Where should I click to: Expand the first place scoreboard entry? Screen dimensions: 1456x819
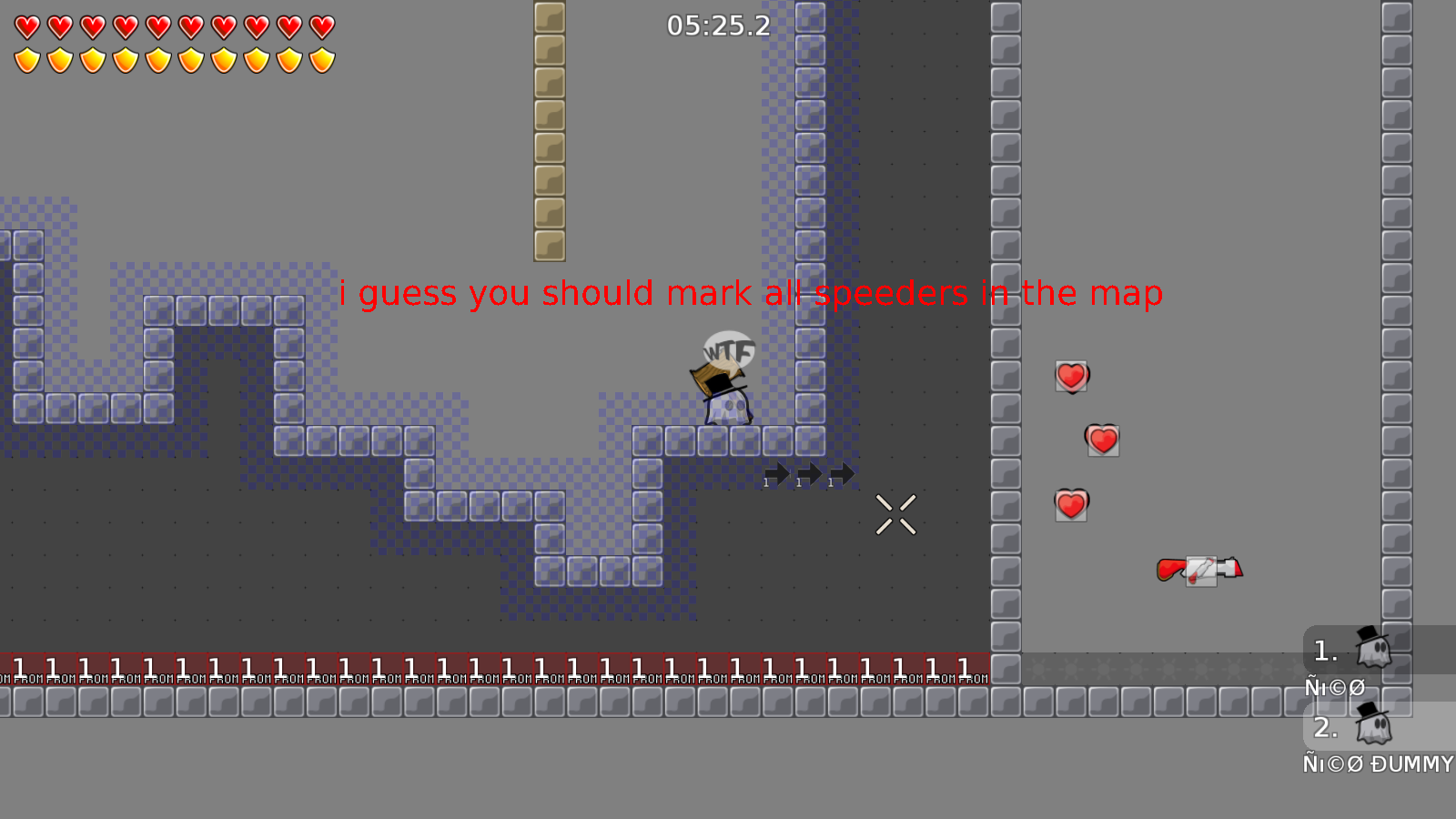(x=1324, y=649)
